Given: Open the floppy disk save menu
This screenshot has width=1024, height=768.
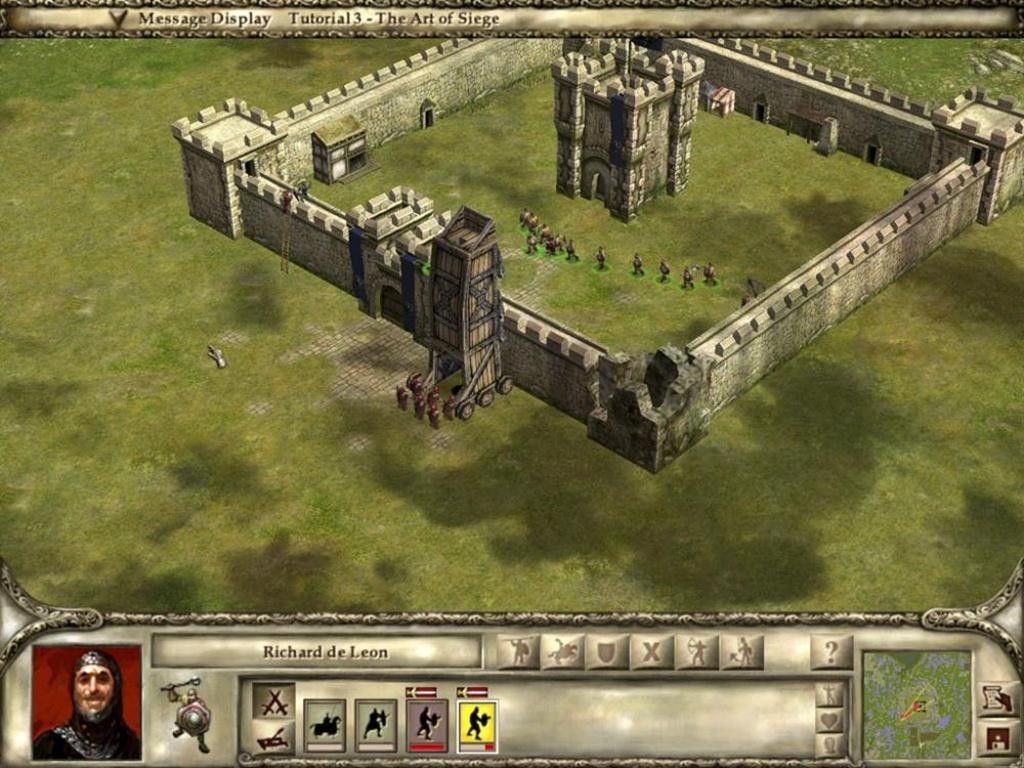Looking at the screenshot, I should point(999,739).
